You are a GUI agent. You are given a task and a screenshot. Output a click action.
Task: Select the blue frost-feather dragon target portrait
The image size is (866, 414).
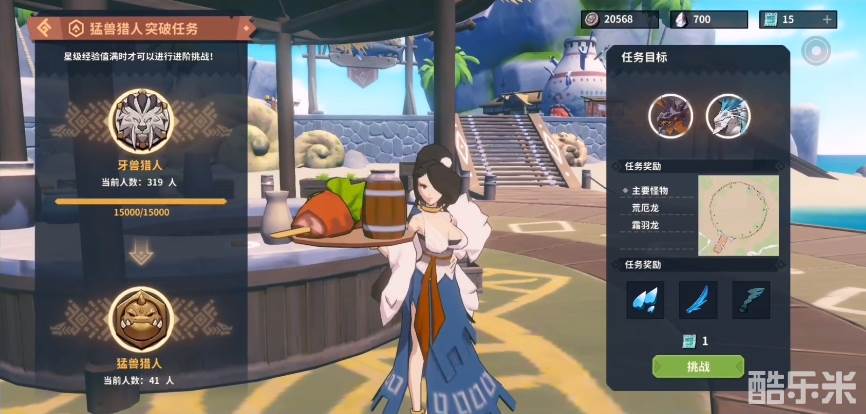pyautogui.click(x=727, y=115)
